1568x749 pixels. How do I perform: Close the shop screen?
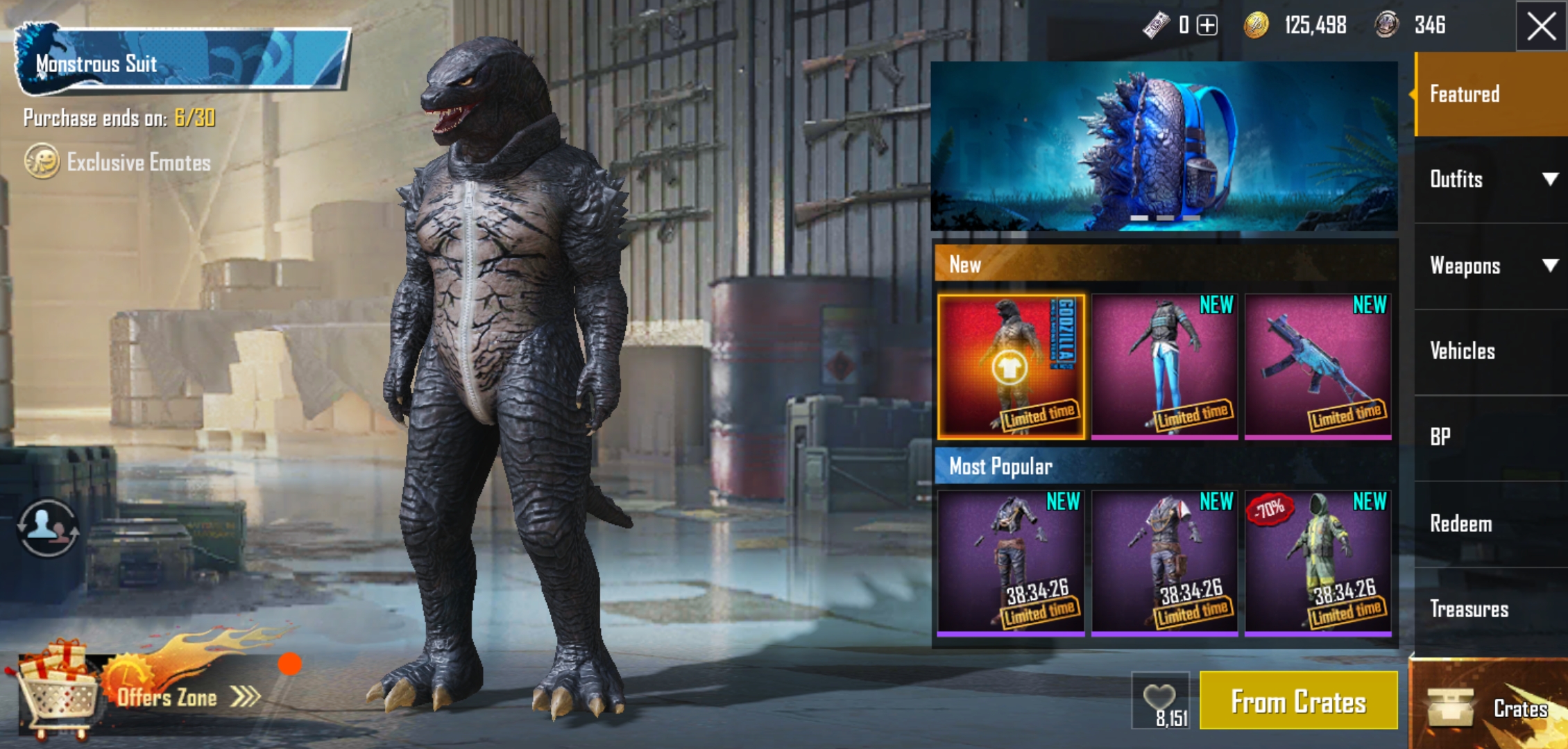[1541, 26]
